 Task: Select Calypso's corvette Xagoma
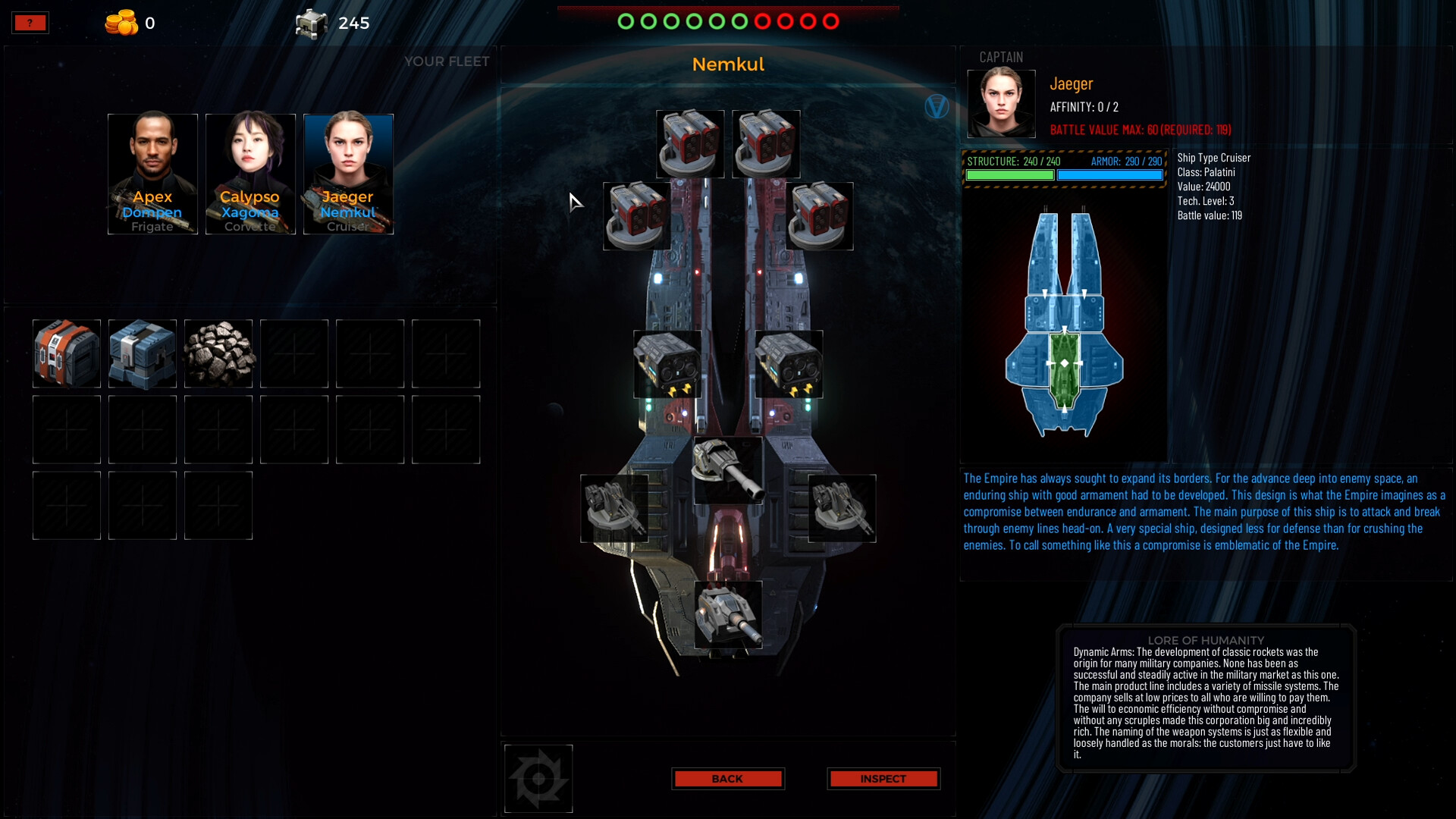tap(250, 174)
